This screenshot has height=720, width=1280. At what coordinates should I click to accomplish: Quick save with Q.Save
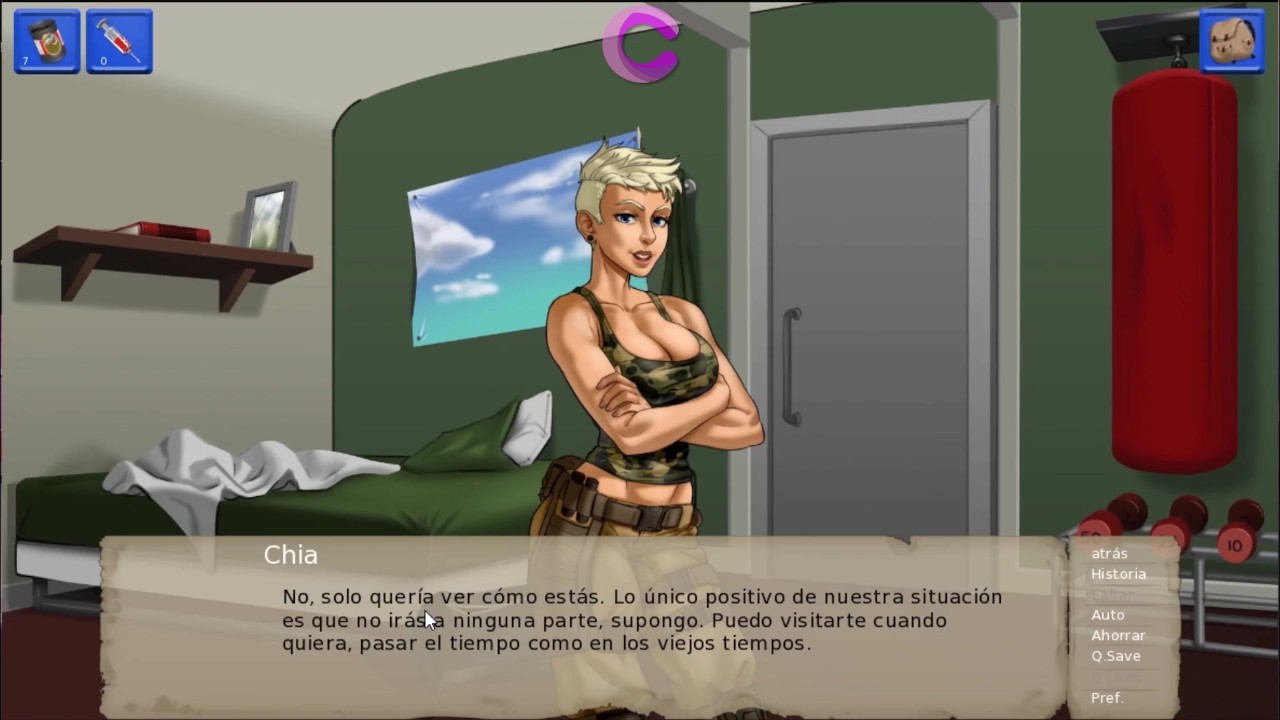(x=1116, y=656)
